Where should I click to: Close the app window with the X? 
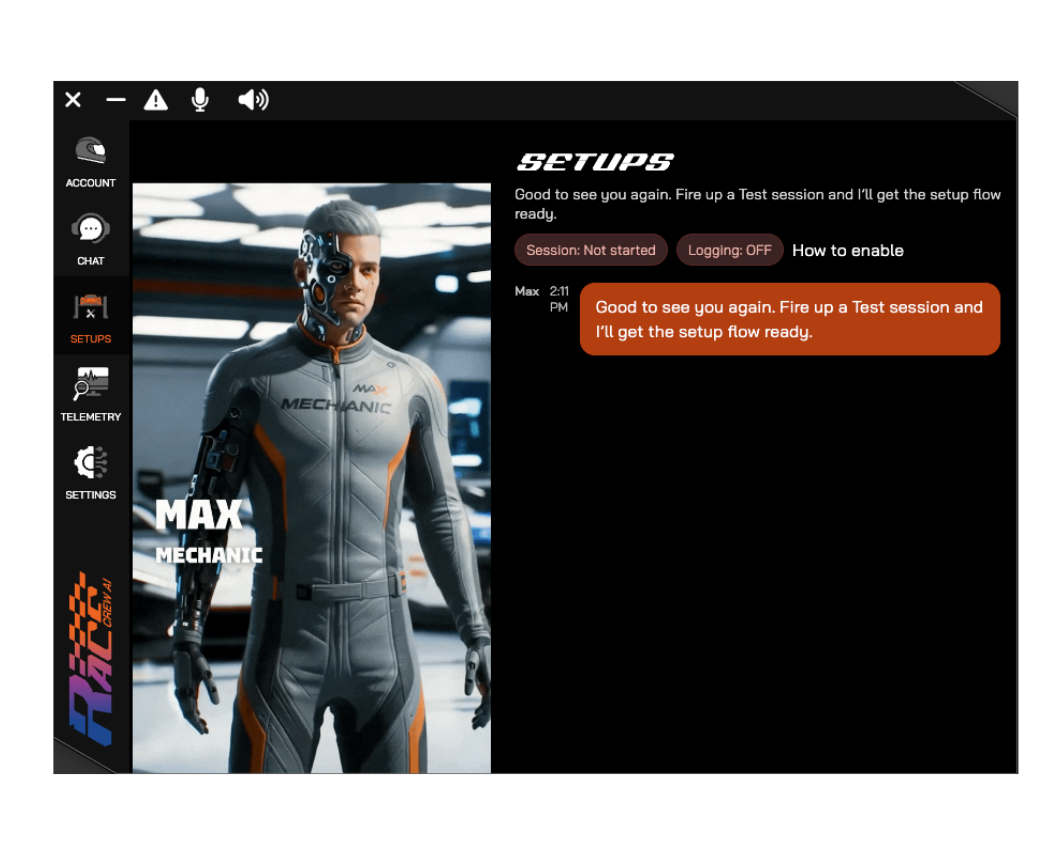click(73, 99)
